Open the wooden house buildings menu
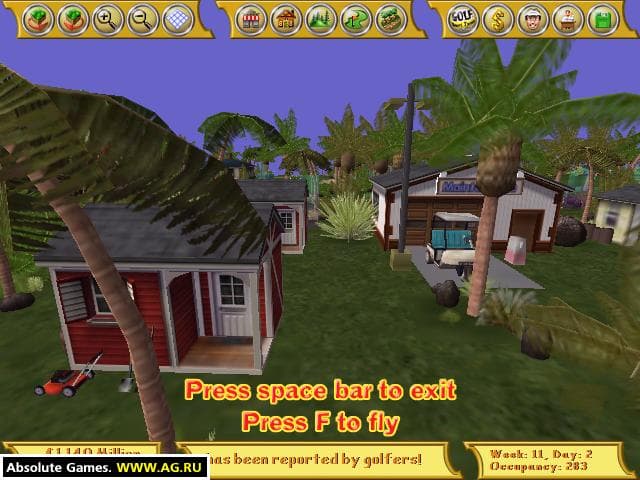This screenshot has width=640, height=480. (287, 19)
